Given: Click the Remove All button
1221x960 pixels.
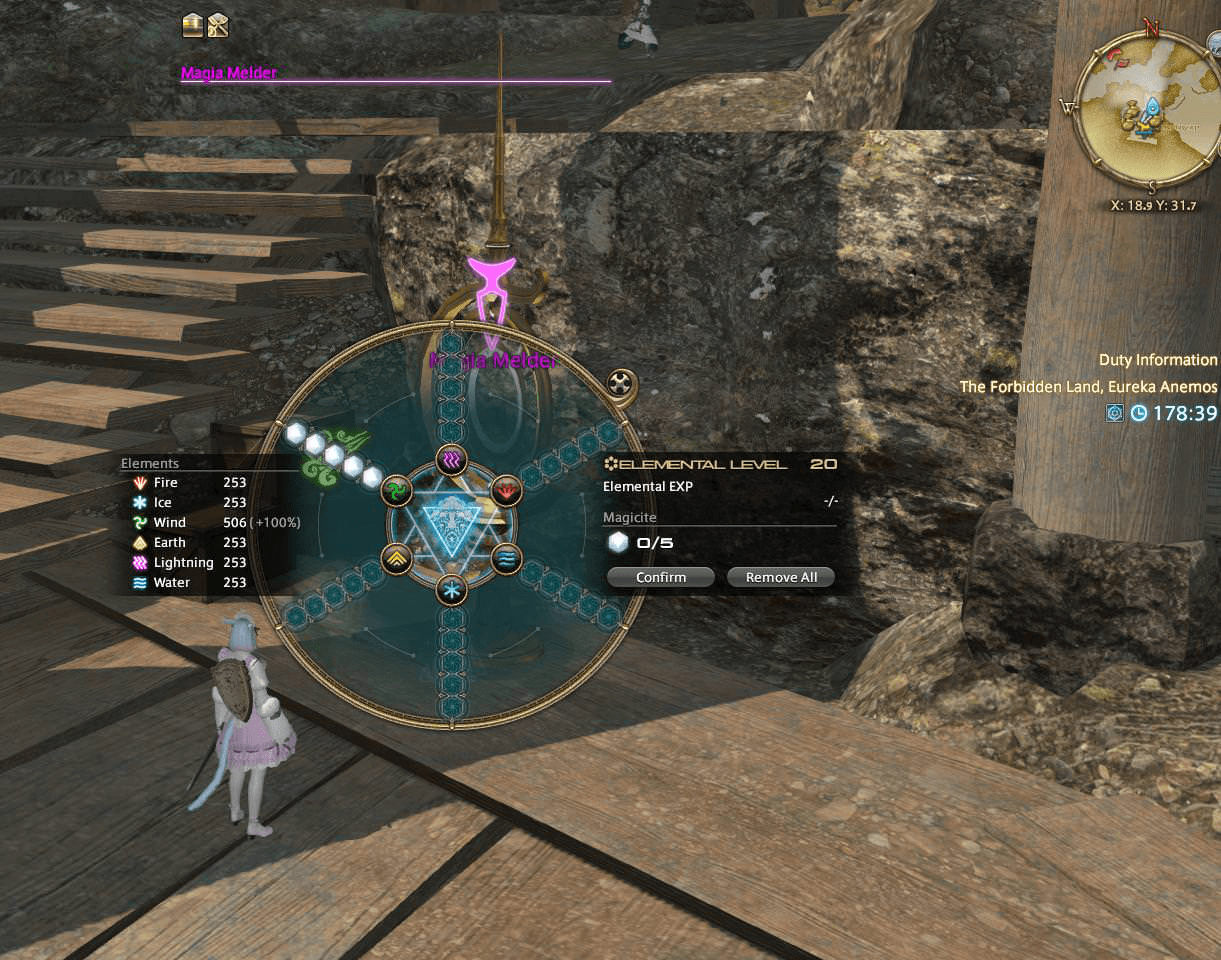Looking at the screenshot, I should 780,577.
